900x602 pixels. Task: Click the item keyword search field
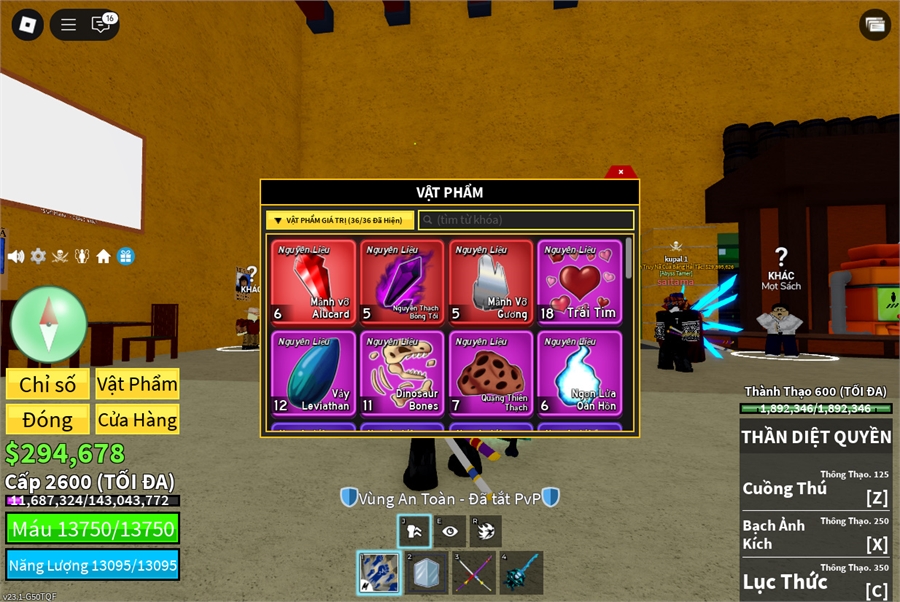click(526, 220)
